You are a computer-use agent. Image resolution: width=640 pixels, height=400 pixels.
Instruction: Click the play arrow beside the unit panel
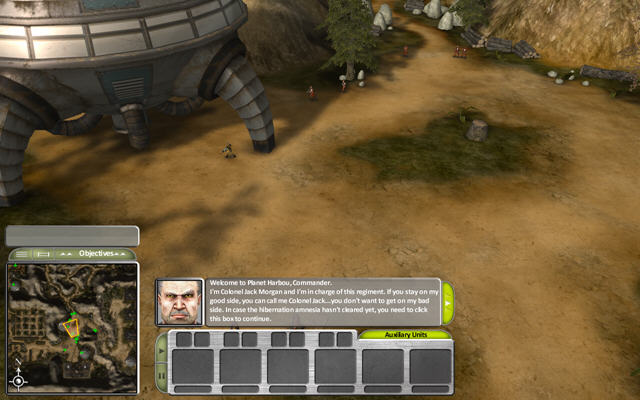click(162, 350)
